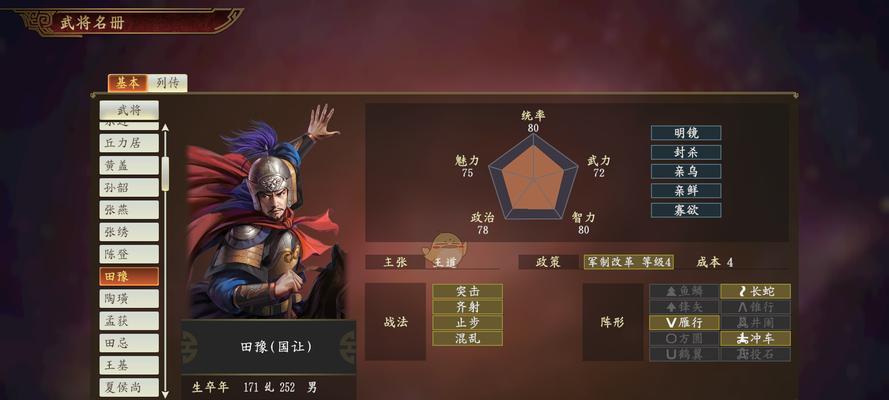Switch to the 列传 biography tab
This screenshot has width=889, height=400.
click(x=168, y=83)
